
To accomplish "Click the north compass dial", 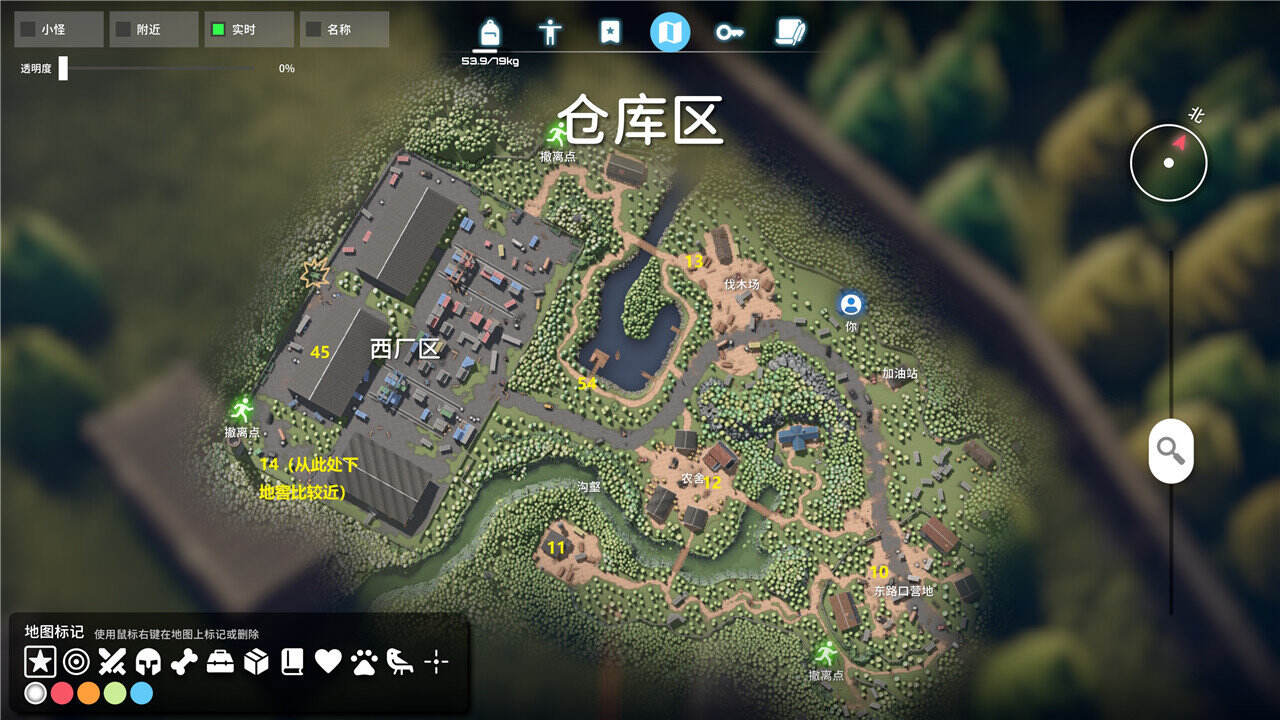I will coord(1168,161).
